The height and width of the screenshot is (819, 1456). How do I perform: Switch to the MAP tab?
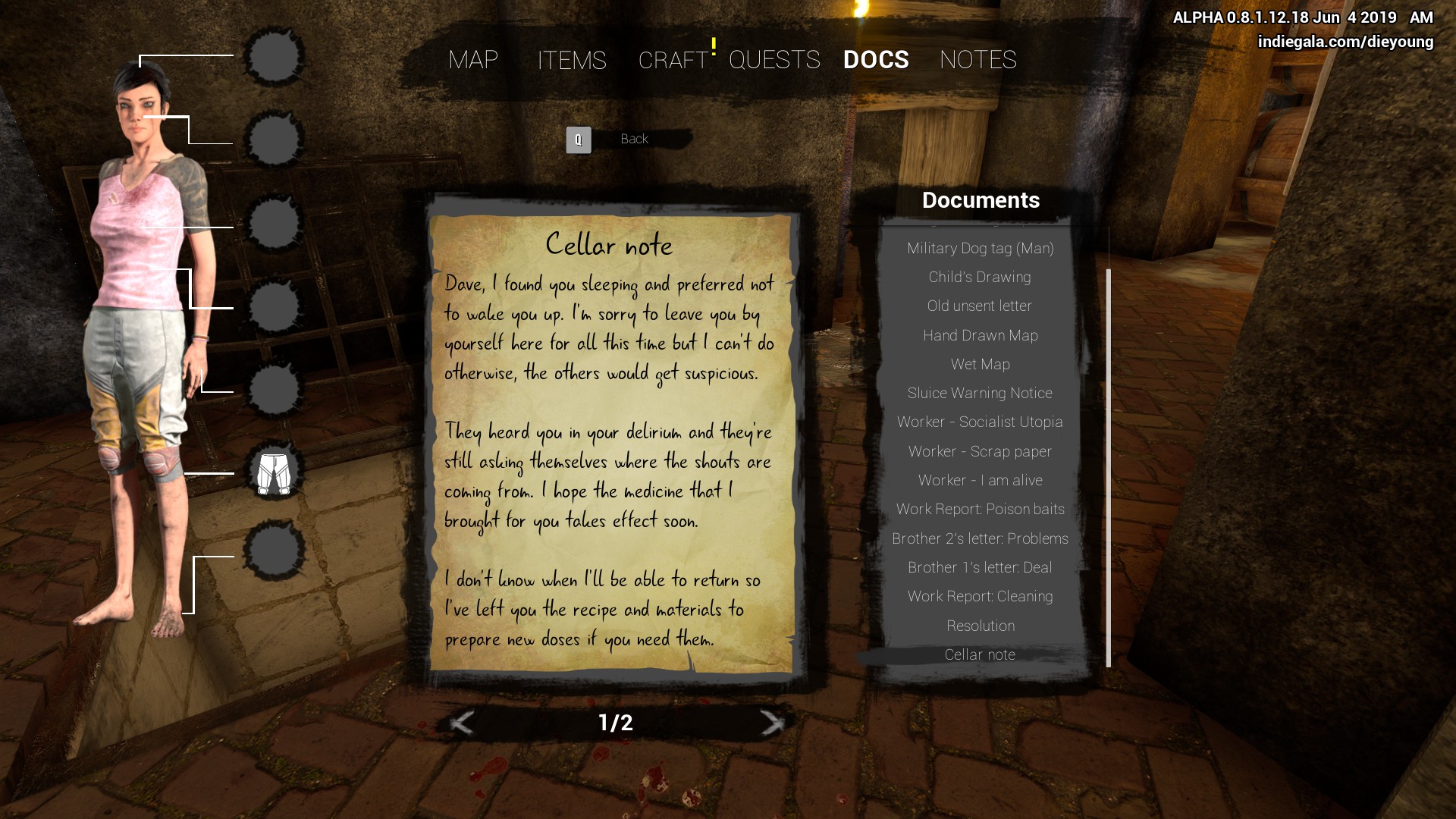click(x=473, y=60)
